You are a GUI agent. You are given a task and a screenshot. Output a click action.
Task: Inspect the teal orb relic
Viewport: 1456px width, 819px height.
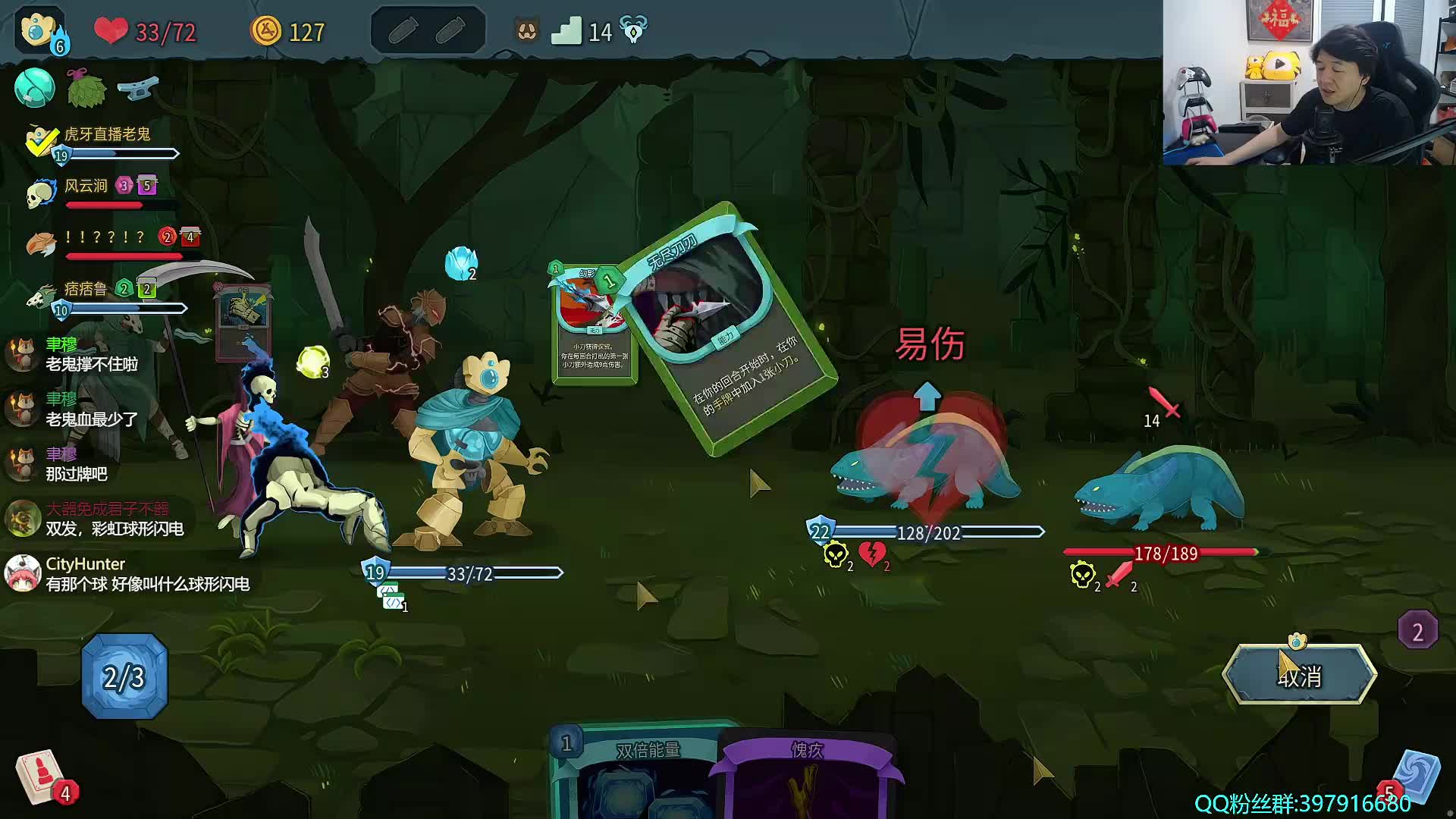point(34,88)
